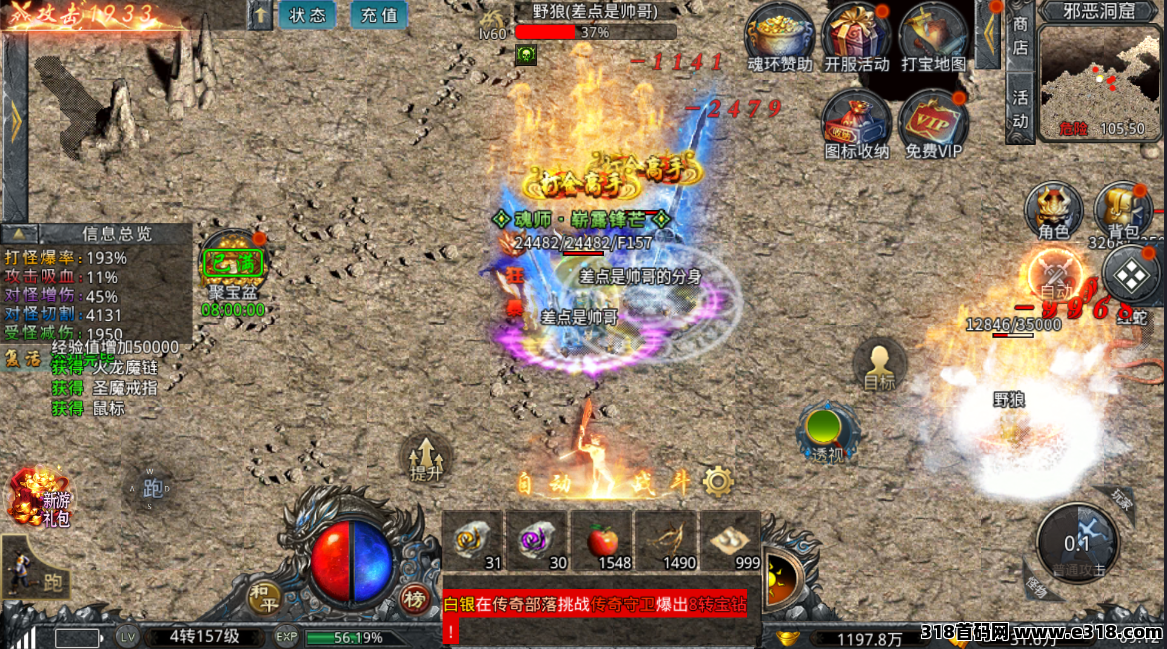Open the 充值 recharge screen
1167x649 pixels.
[x=379, y=15]
